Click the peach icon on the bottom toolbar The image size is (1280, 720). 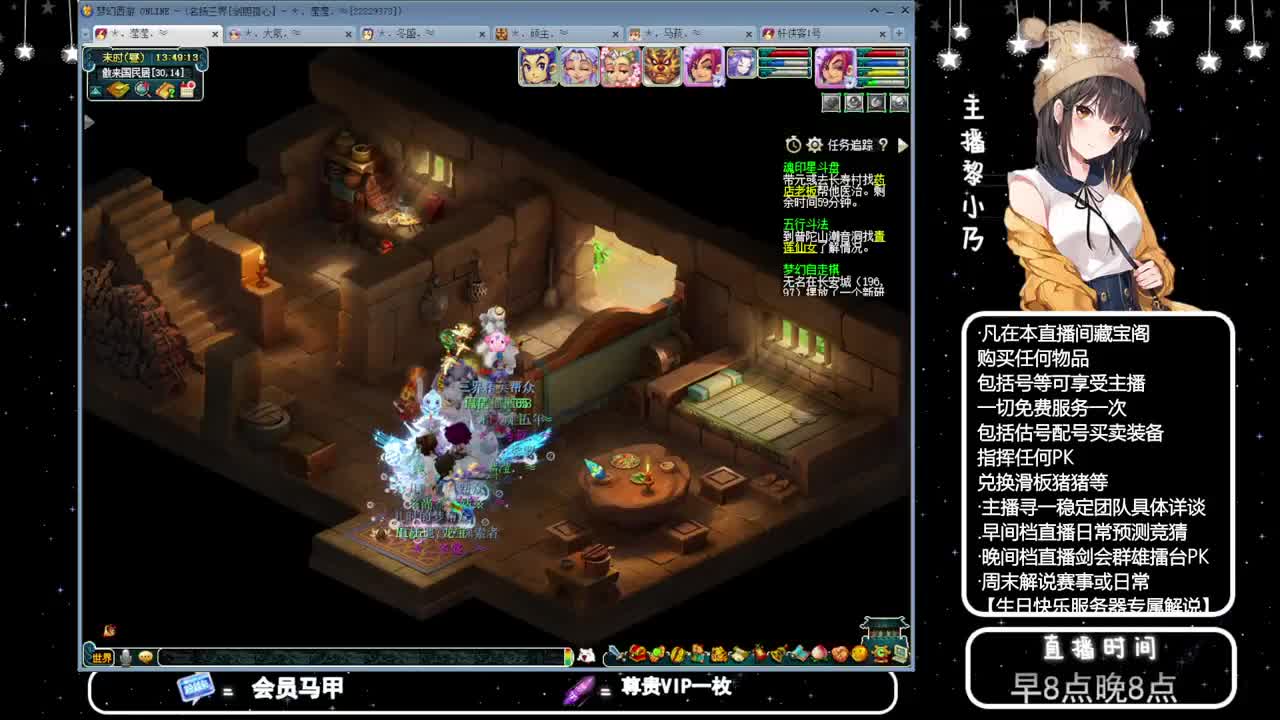click(x=819, y=655)
